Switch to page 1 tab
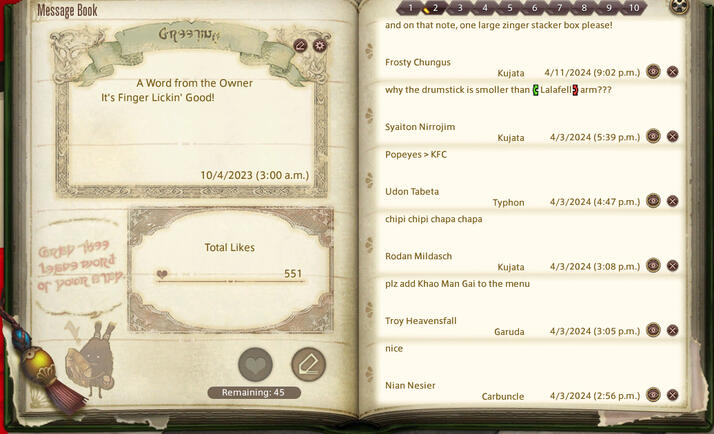The height and width of the screenshot is (434, 714). pos(411,8)
